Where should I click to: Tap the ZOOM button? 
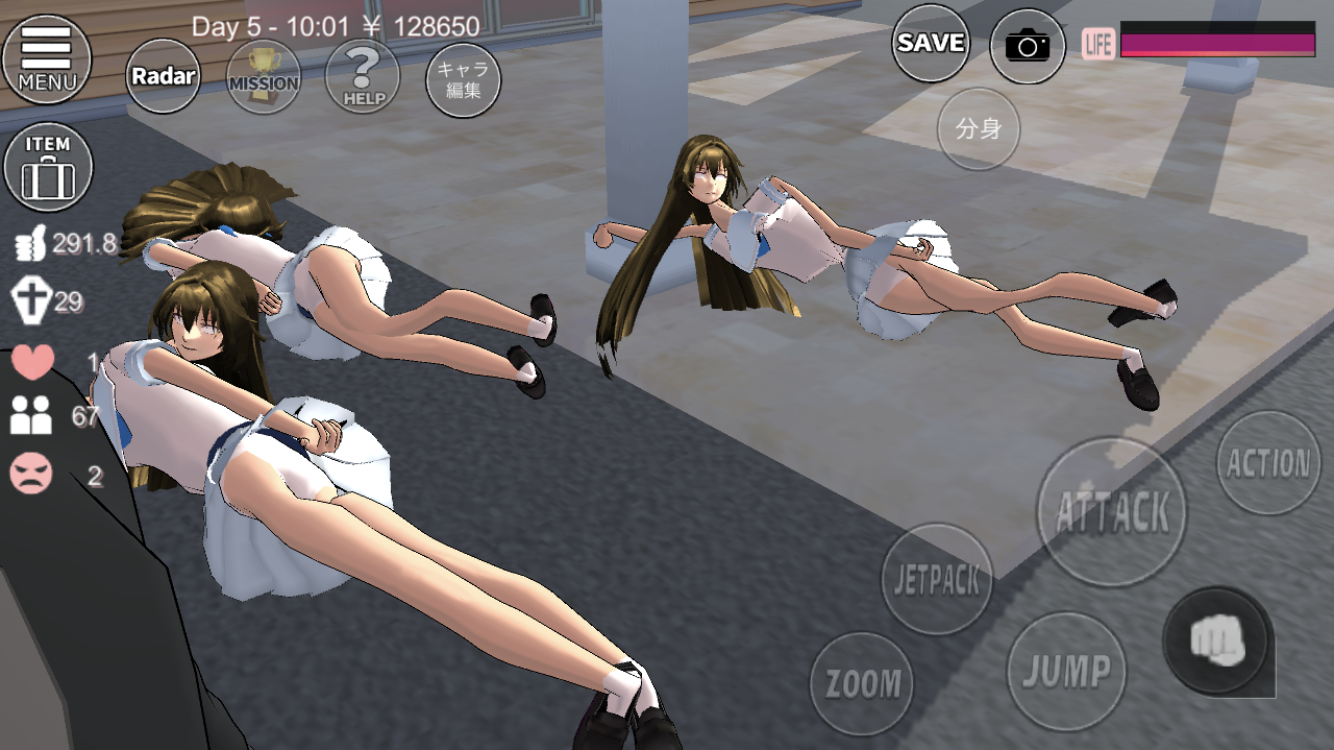(861, 684)
